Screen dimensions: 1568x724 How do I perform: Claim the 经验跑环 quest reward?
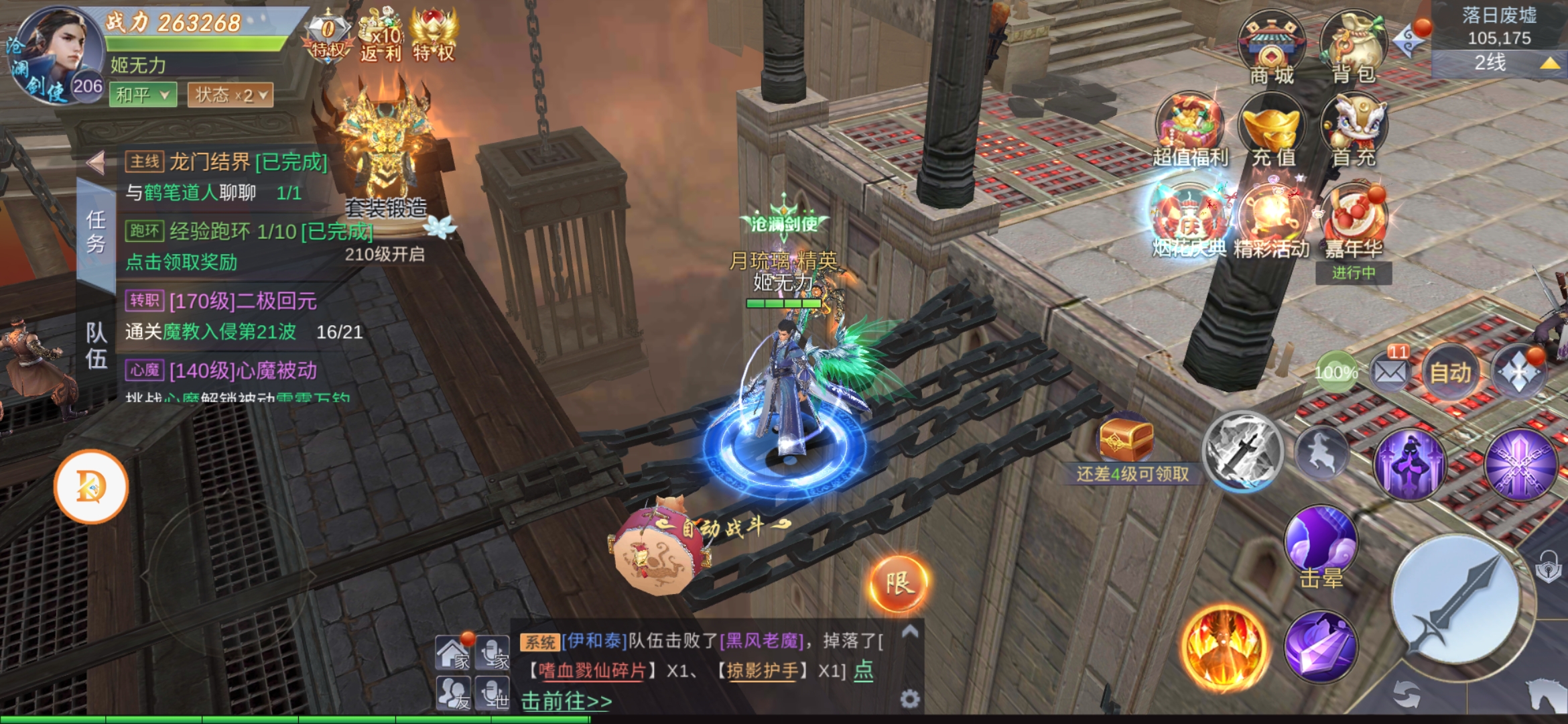click(182, 262)
